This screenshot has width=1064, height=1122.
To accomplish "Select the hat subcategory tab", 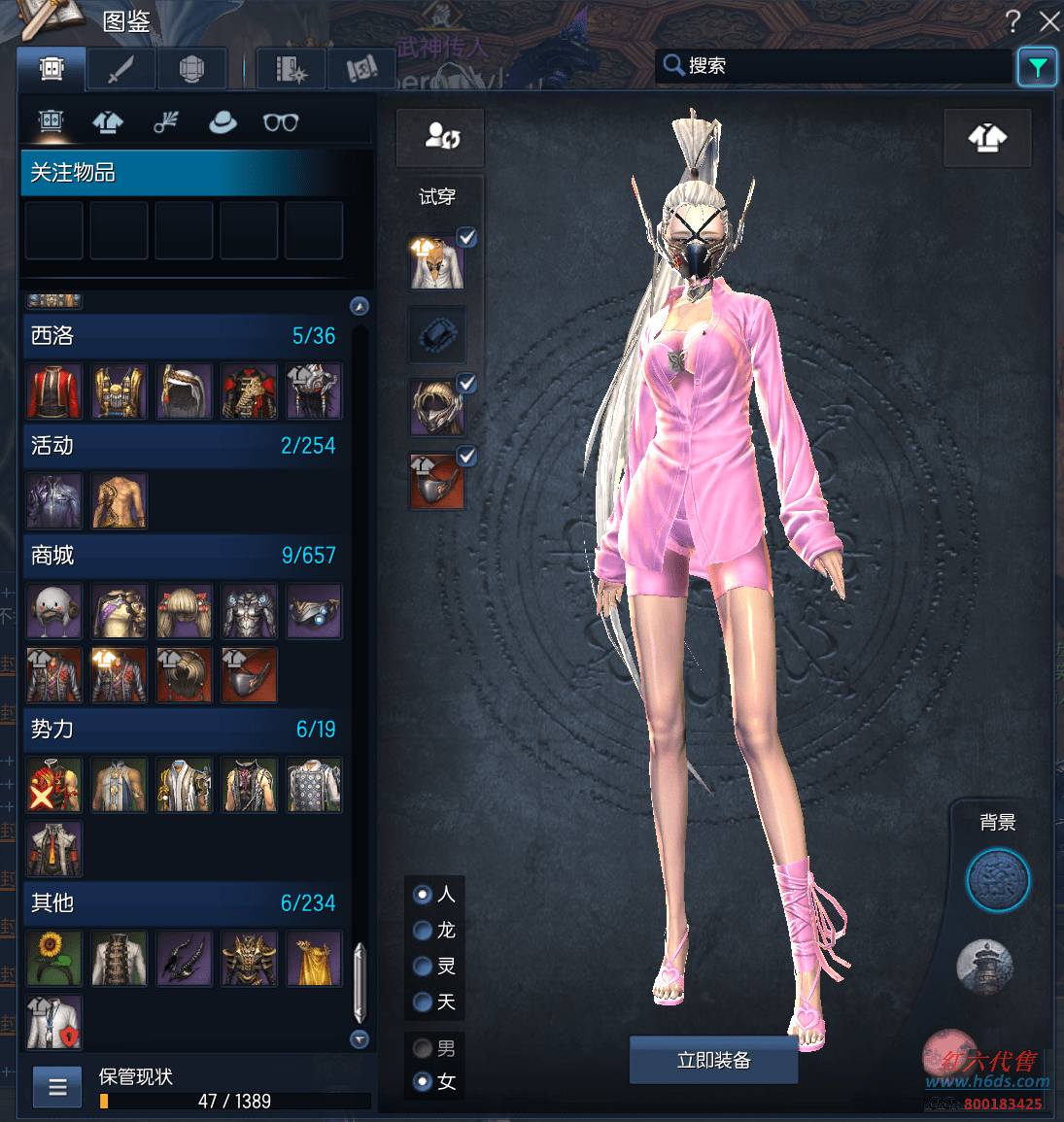I will 223,122.
